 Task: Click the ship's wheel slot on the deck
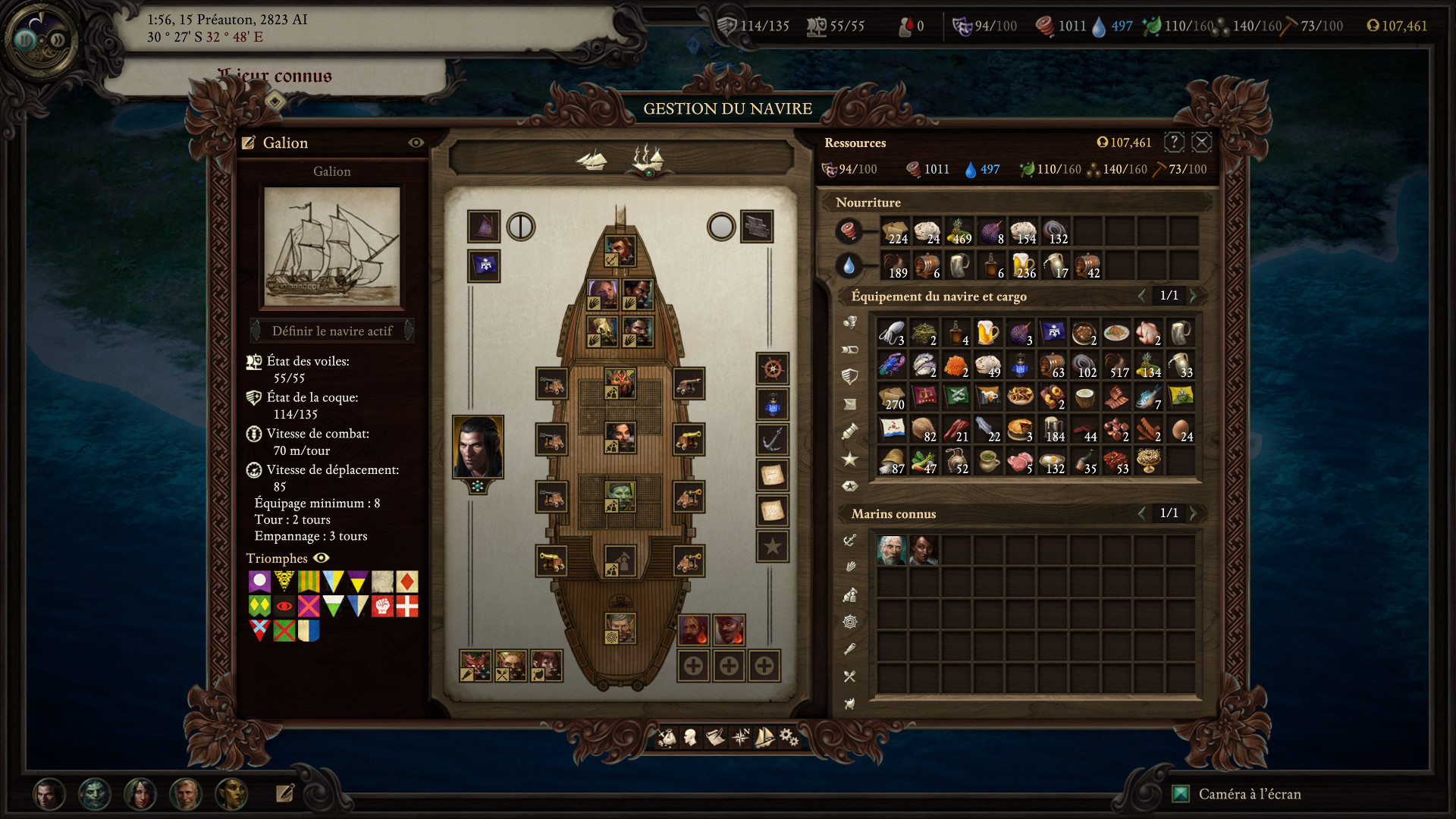772,369
